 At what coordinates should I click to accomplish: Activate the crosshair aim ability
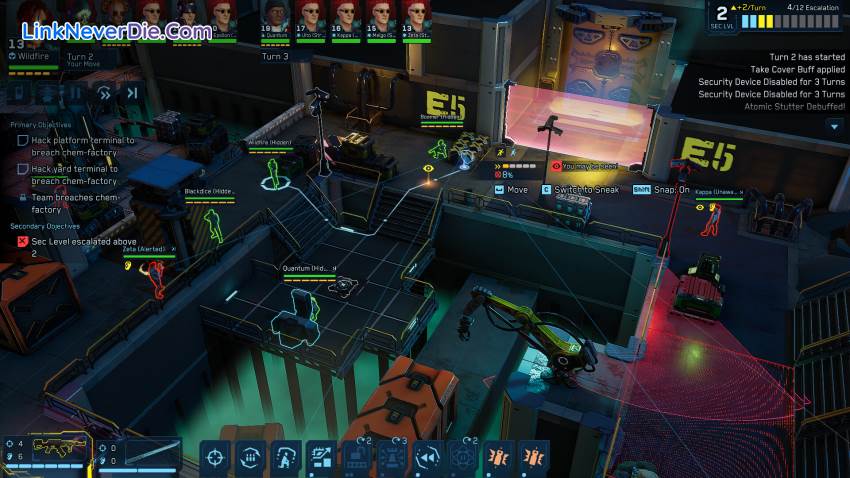click(214, 457)
